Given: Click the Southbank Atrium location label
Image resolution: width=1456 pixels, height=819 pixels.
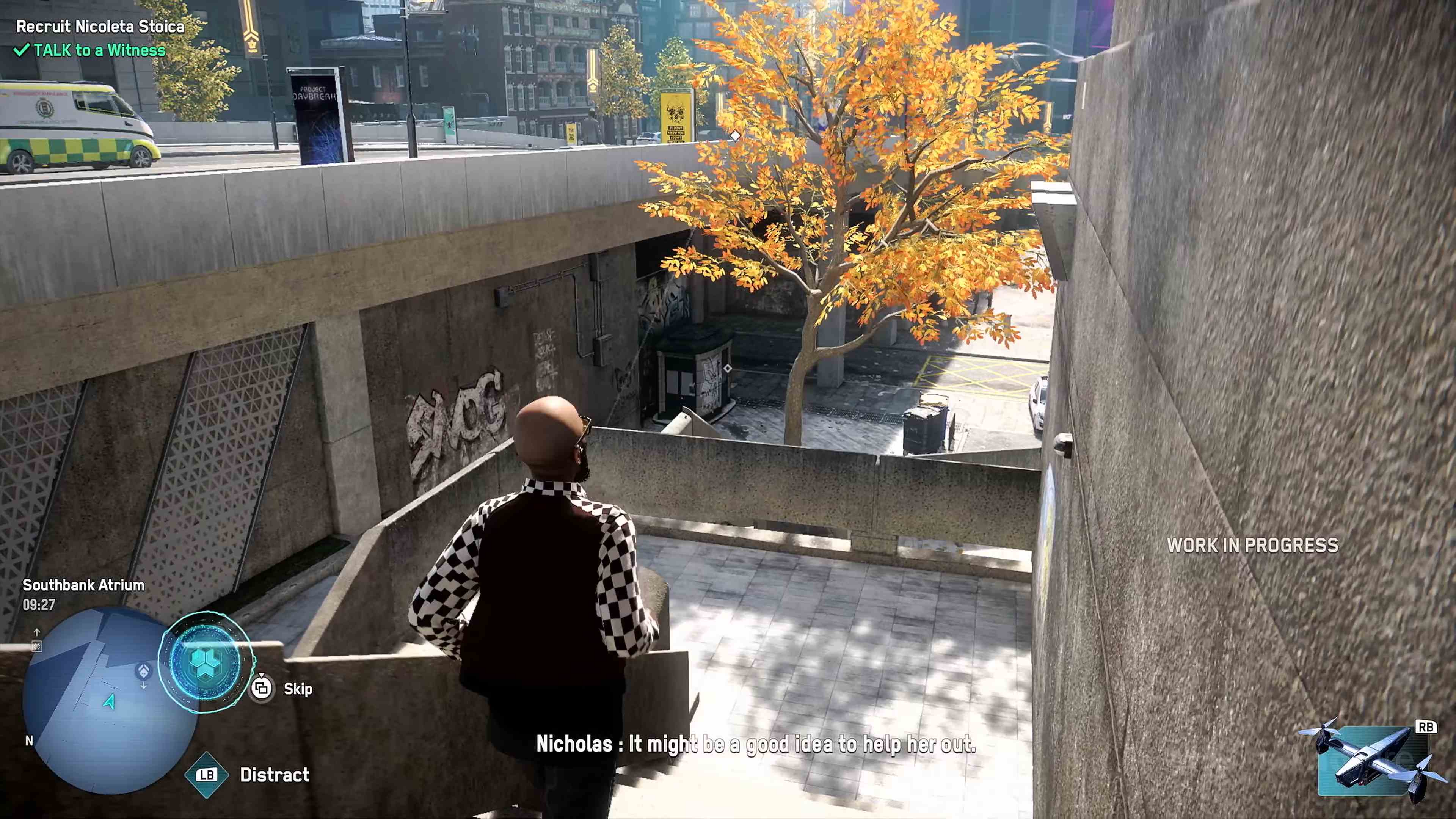Looking at the screenshot, I should (84, 586).
